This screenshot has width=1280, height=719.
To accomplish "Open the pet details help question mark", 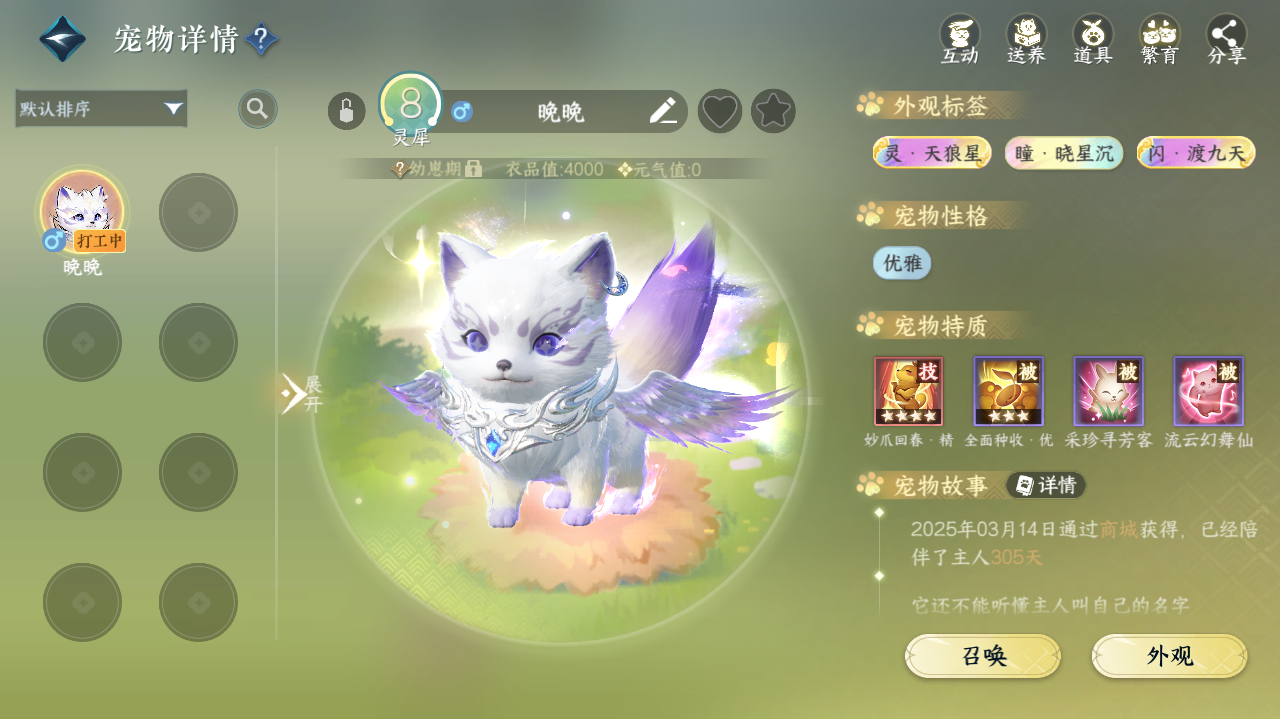I will pos(261,39).
